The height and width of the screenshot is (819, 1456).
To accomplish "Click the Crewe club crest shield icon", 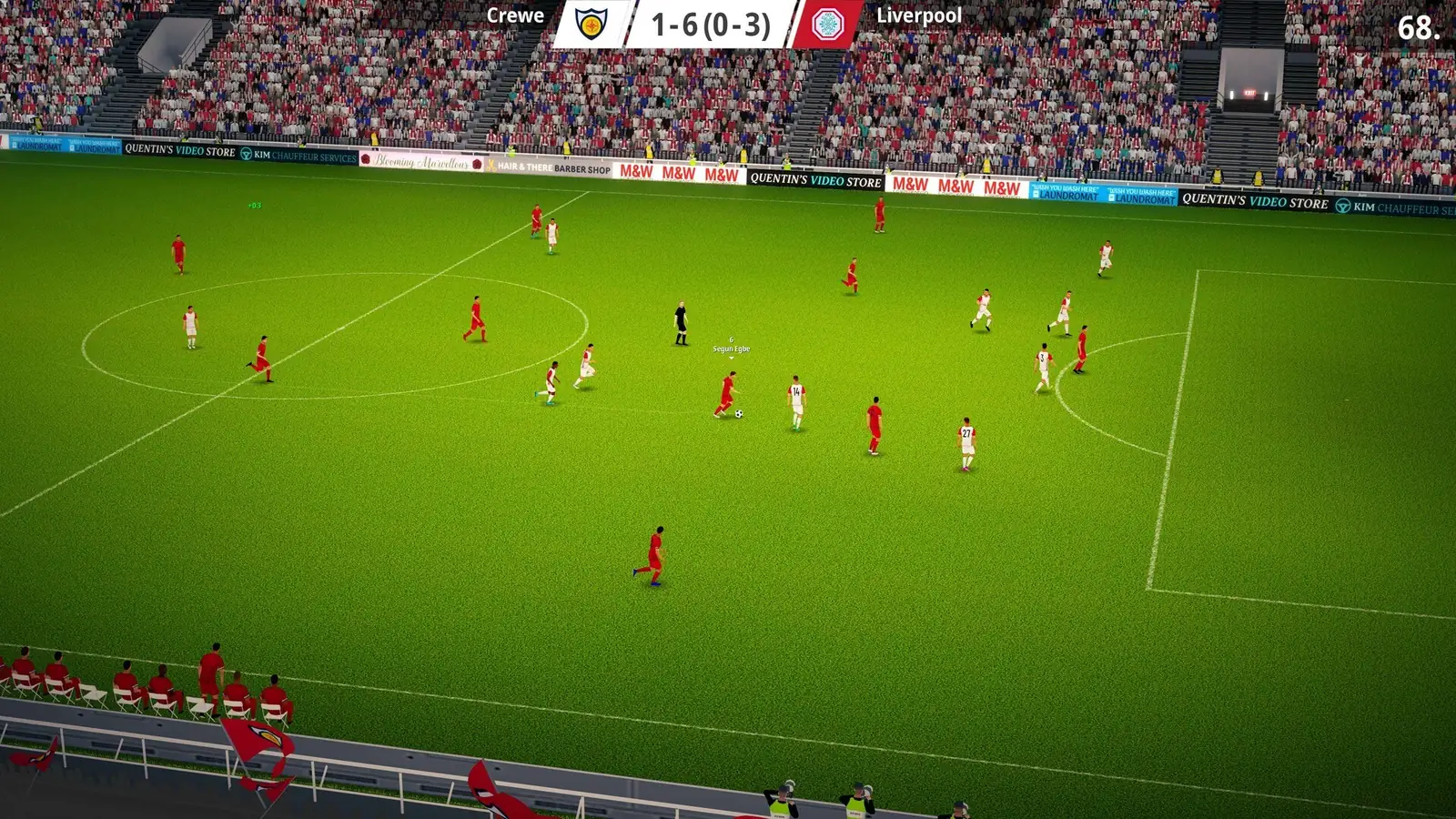I will pos(590,23).
